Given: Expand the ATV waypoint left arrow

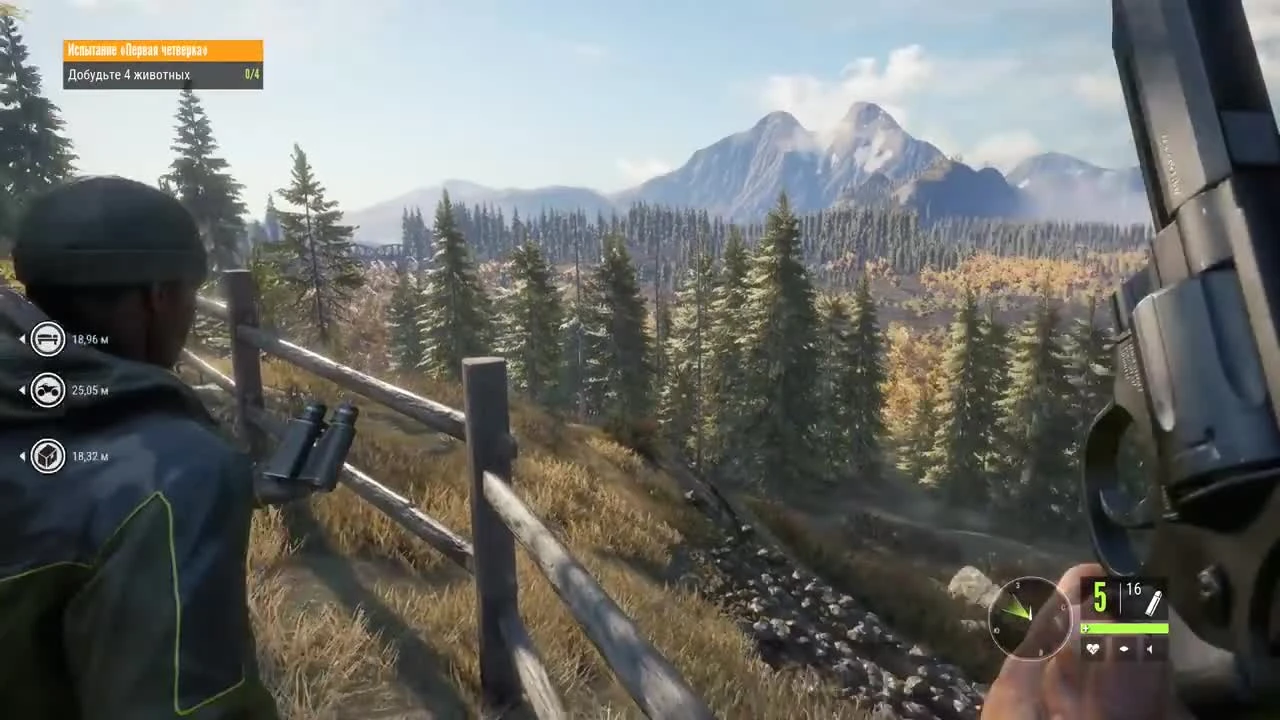Looking at the screenshot, I should point(22,390).
